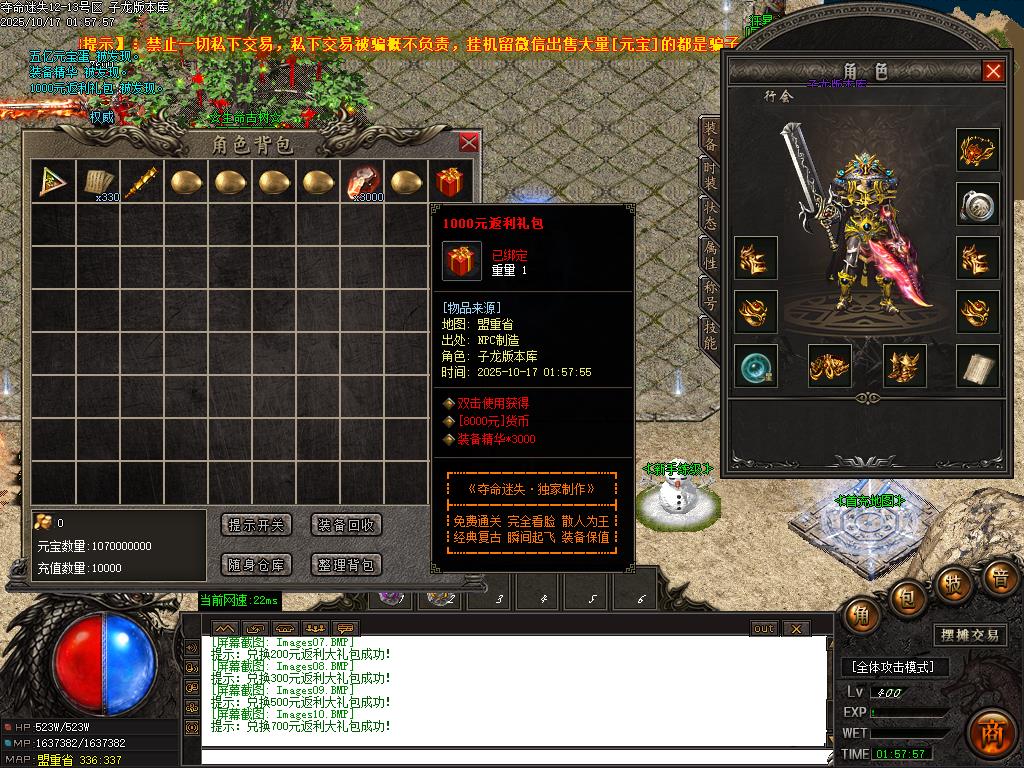Screen dimensions: 1024x768
Task: Open the 技能 skills tab
Action: 709,335
